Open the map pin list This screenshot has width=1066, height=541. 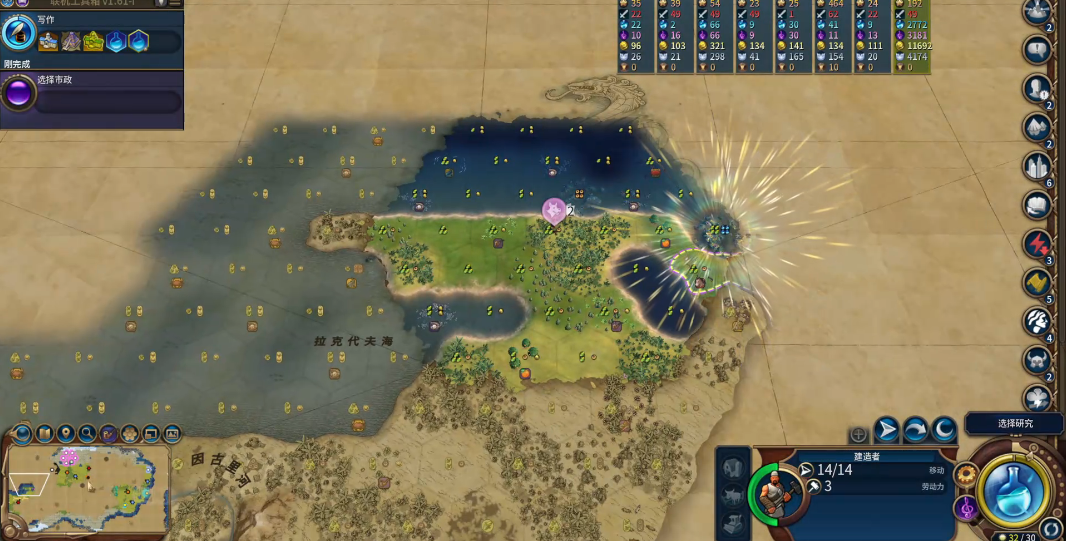coord(66,434)
